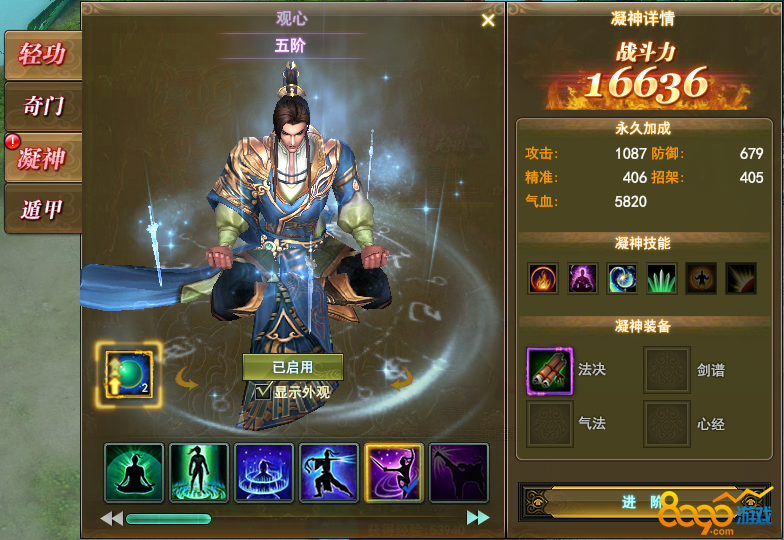784x540 pixels.
Task: Close the 观心 panel
Action: tap(488, 20)
